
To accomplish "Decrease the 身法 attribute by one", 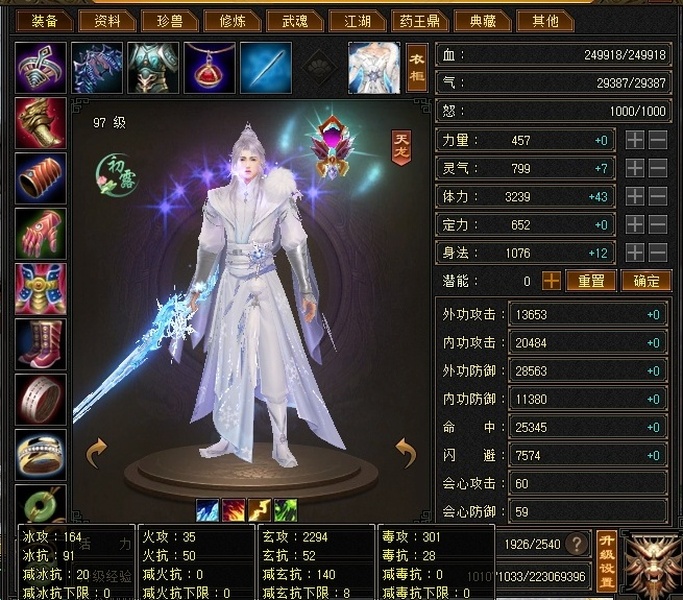I will [658, 253].
